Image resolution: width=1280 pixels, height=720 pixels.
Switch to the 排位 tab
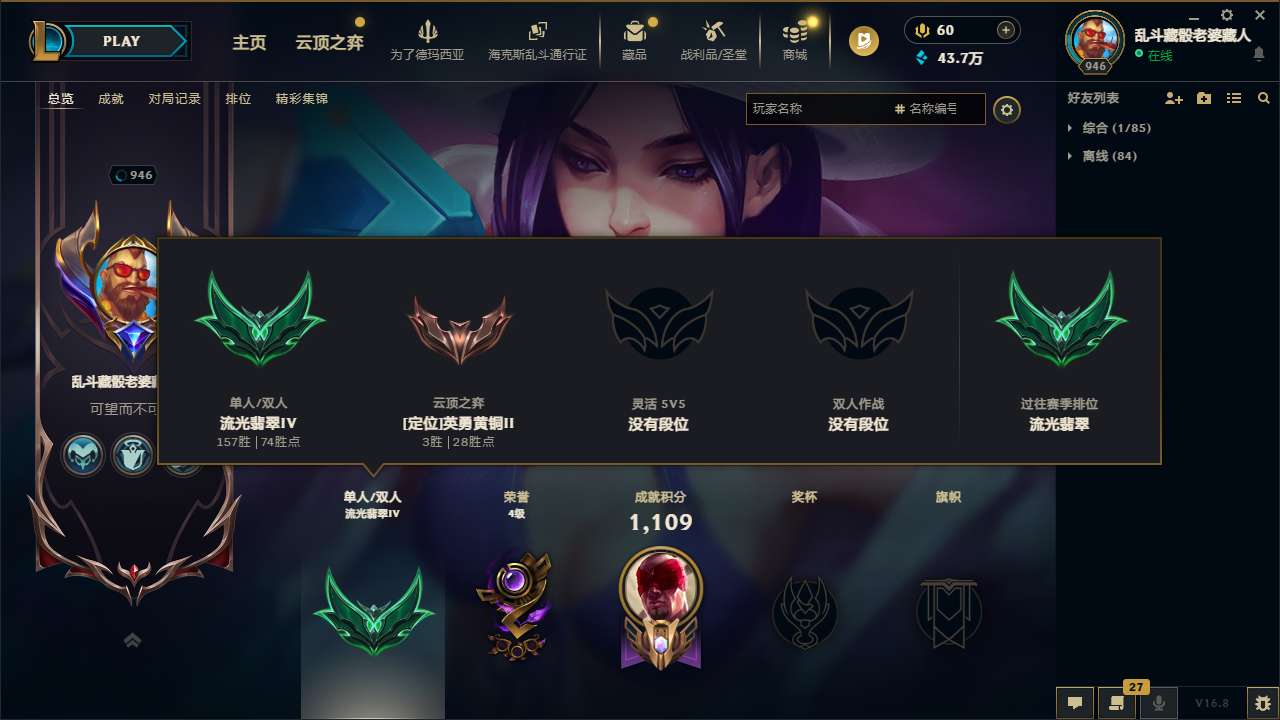click(238, 99)
